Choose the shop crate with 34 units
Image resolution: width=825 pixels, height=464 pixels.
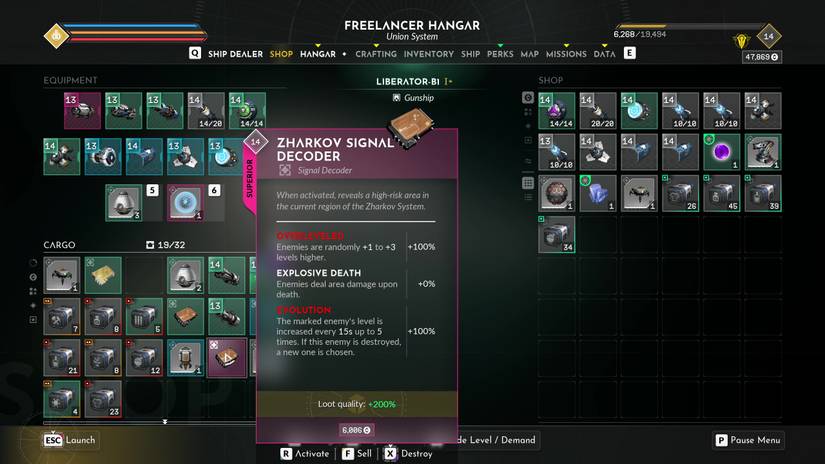pos(557,235)
